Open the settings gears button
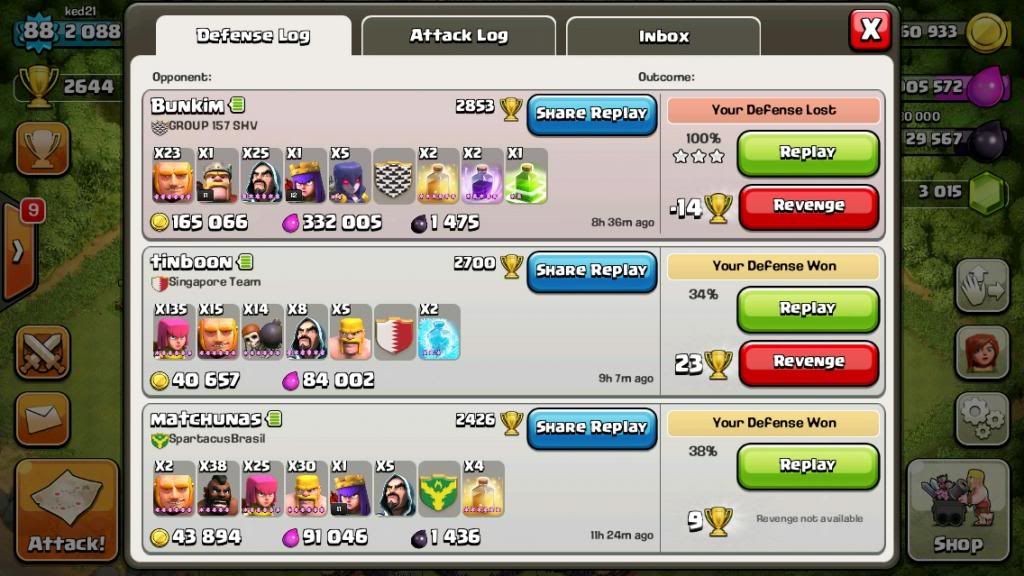 pyautogui.click(x=982, y=417)
